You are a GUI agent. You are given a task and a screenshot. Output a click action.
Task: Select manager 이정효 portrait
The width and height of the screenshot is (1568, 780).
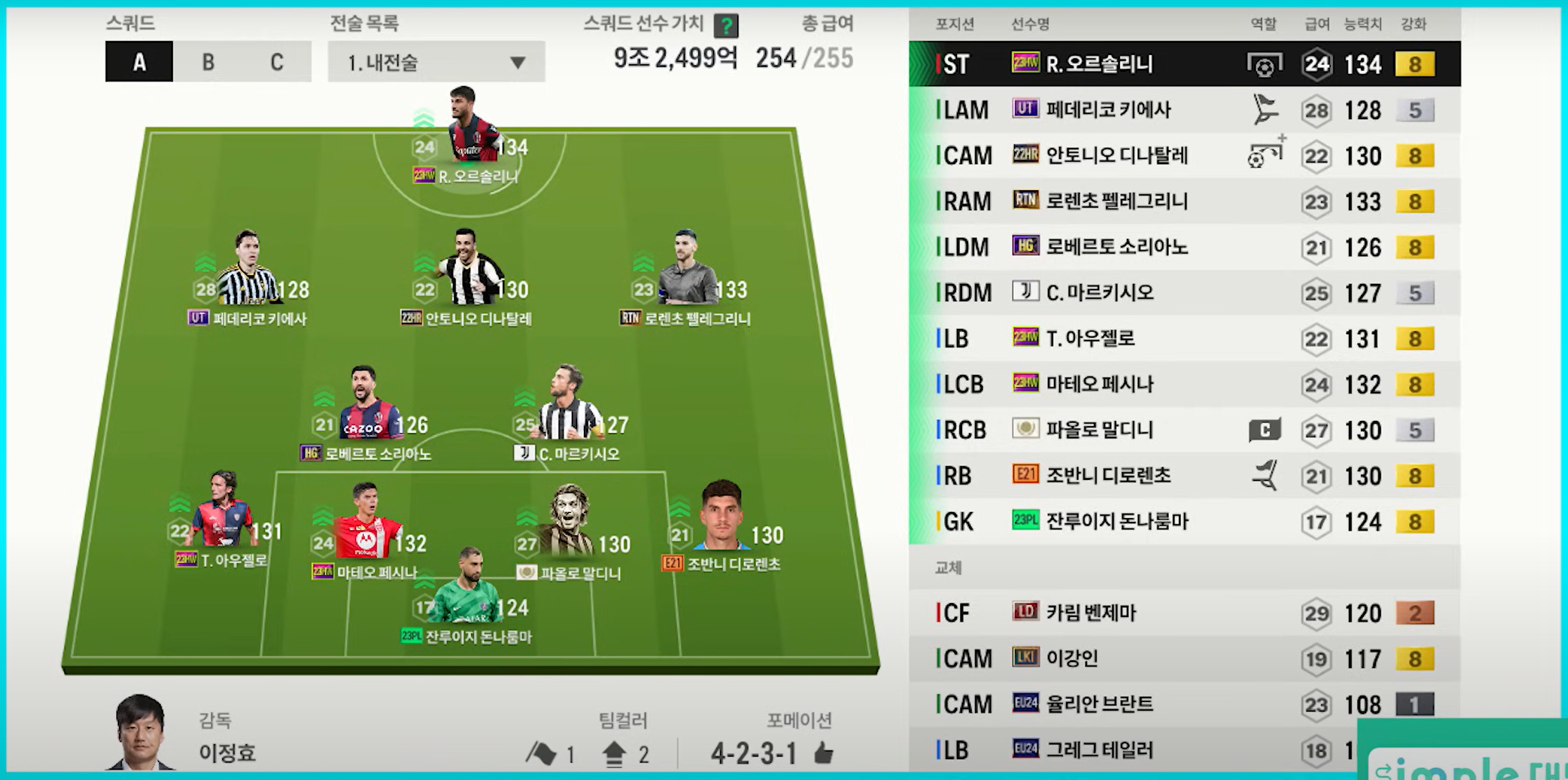140,733
